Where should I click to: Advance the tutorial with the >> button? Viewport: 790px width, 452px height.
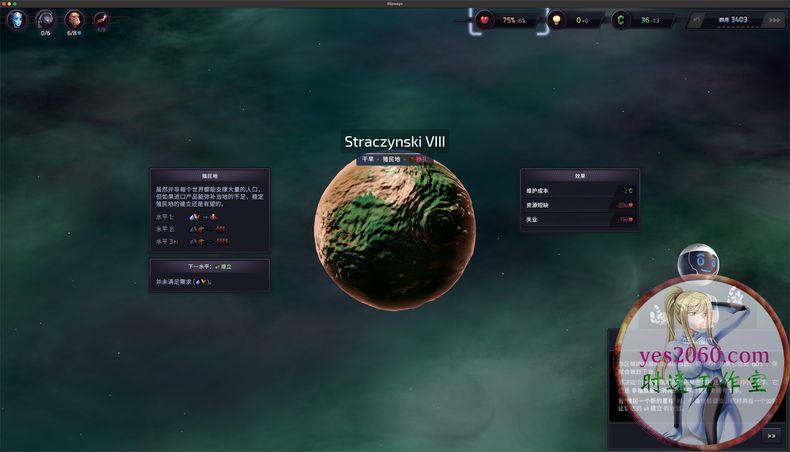[x=771, y=435]
